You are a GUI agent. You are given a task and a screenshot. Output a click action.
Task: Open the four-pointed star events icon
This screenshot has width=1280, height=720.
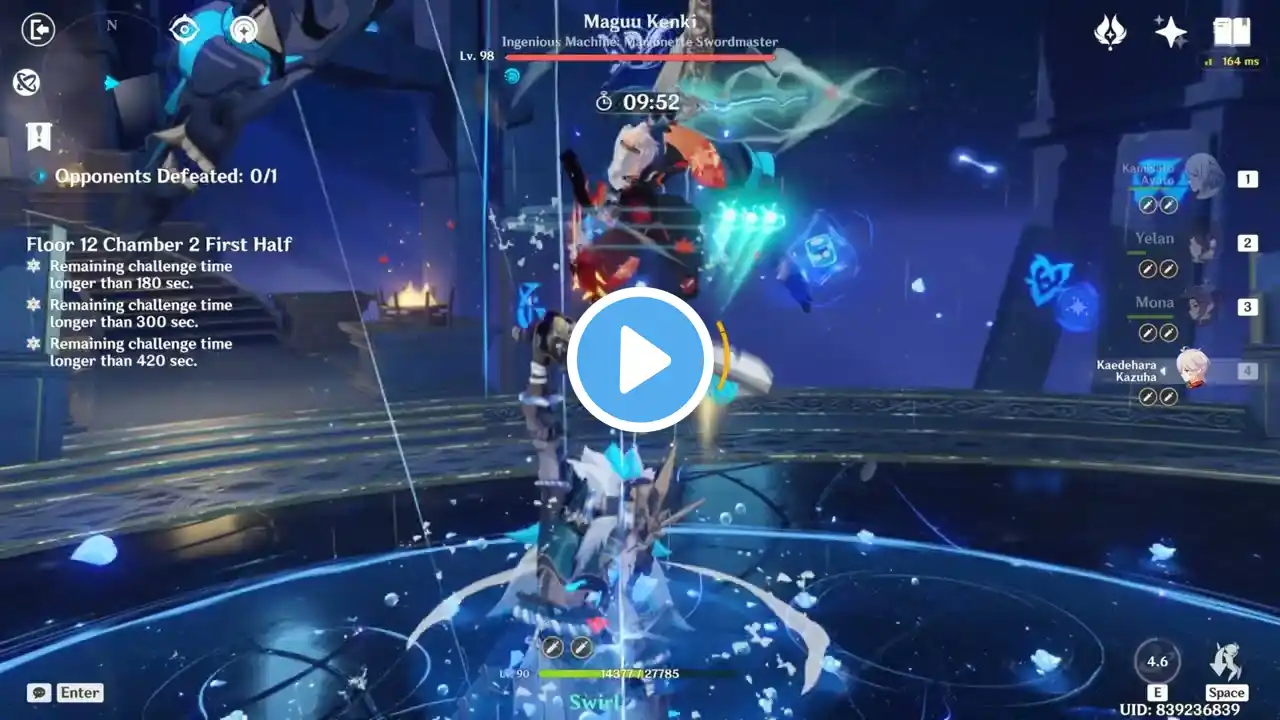point(1170,33)
